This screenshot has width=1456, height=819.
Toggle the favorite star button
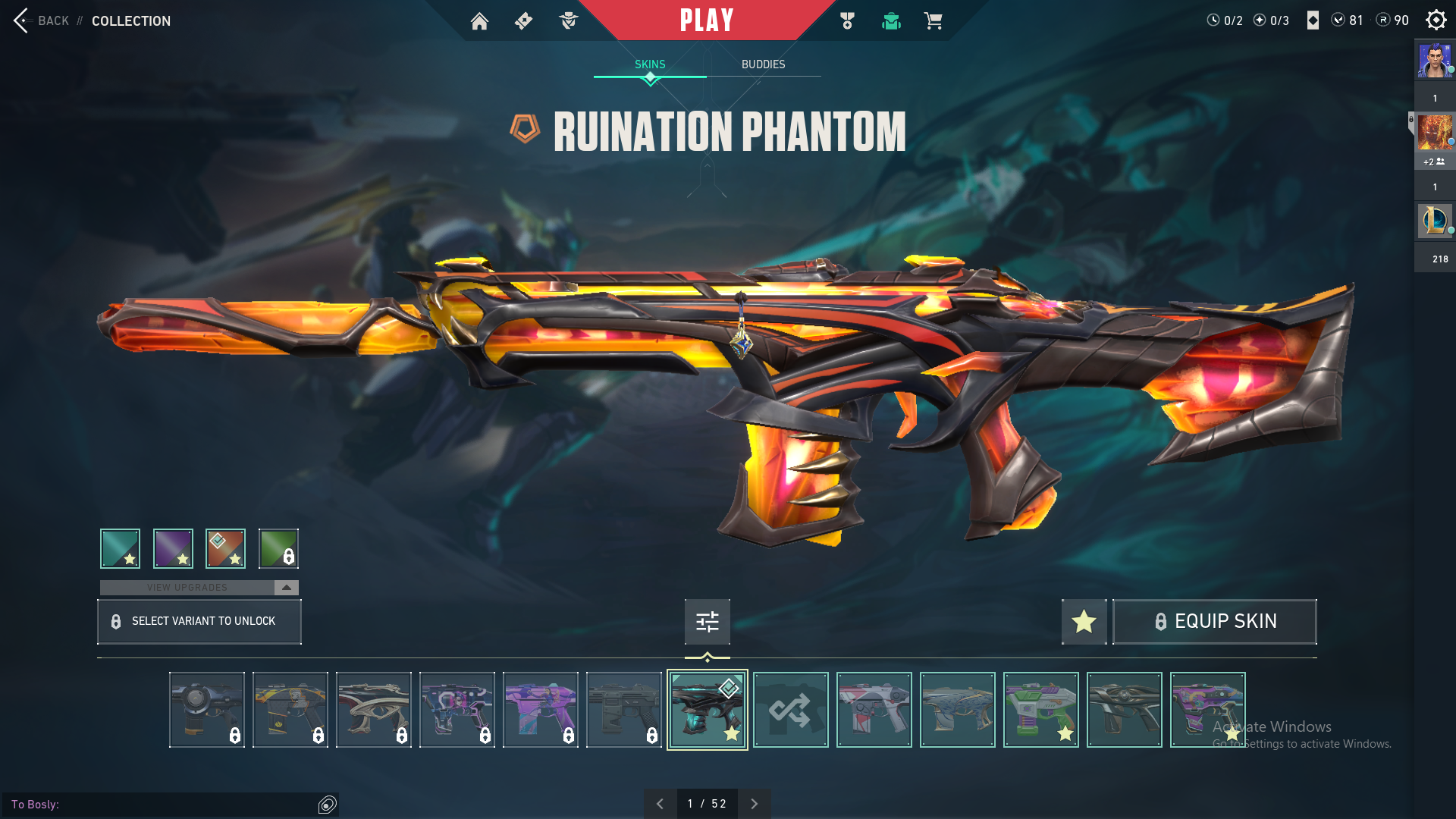point(1084,622)
